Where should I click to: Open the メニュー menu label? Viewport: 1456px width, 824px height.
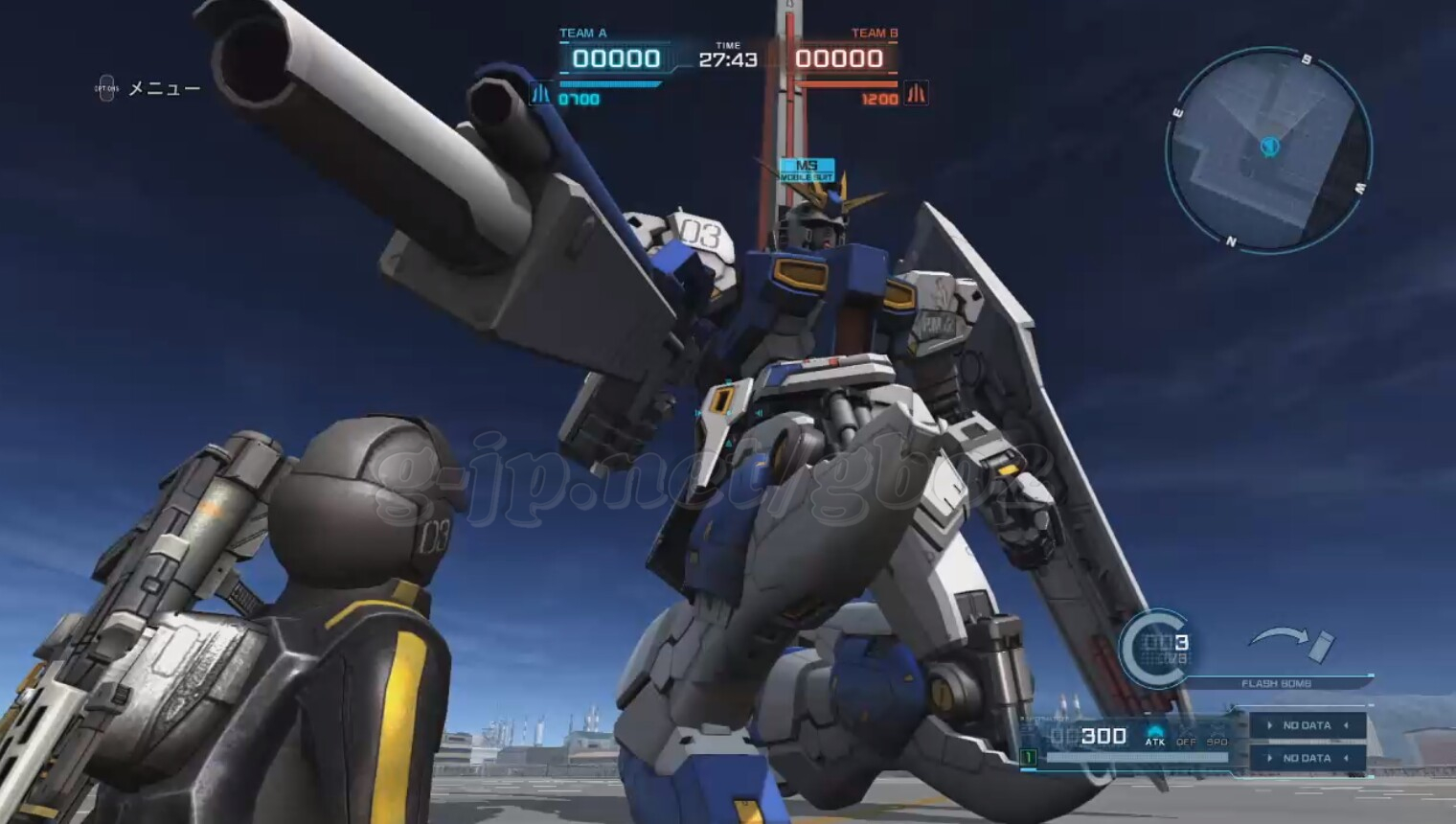[164, 89]
